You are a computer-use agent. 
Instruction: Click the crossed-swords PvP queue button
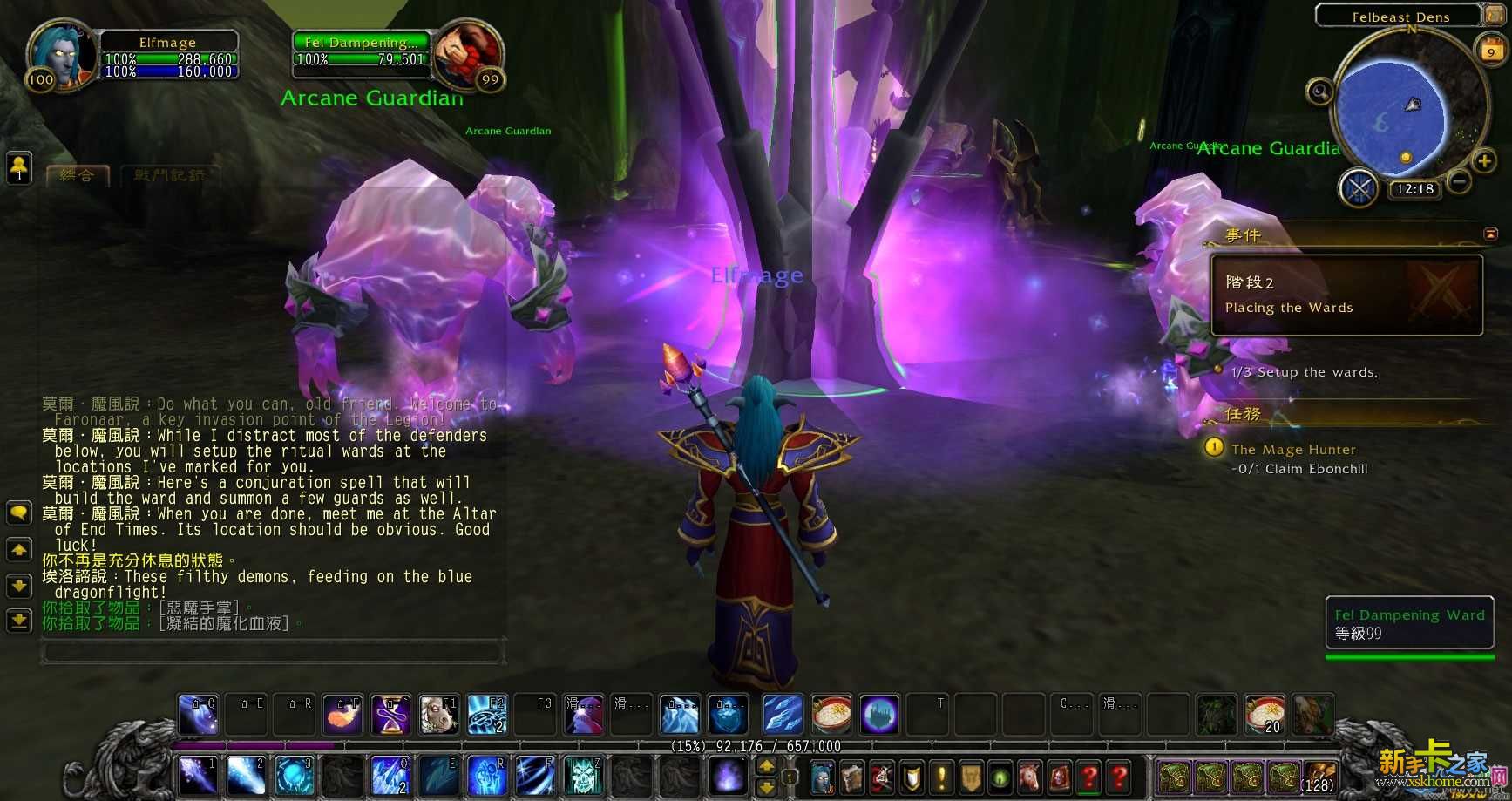coord(1359,188)
